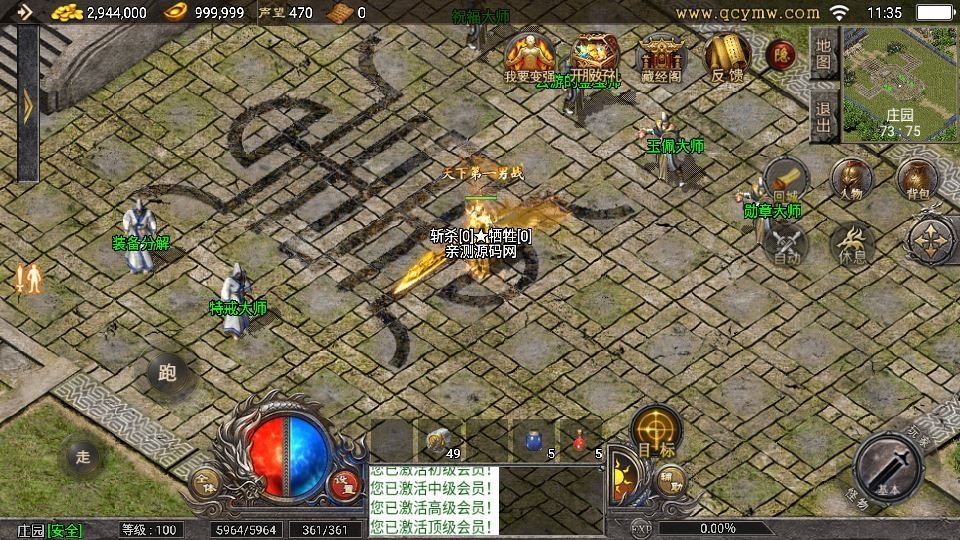Open the 藏经阁 library icon
Image resolution: width=960 pixels, height=540 pixels.
pyautogui.click(x=660, y=58)
